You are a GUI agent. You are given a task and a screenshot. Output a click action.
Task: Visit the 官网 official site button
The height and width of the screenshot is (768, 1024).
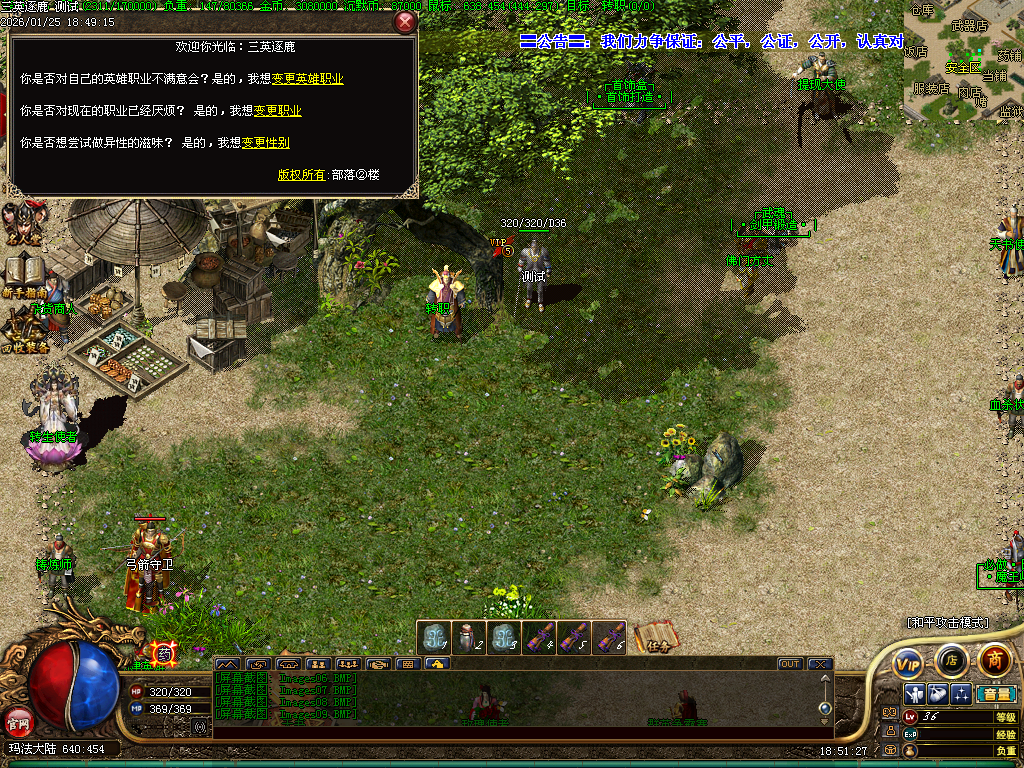pyautogui.click(x=18, y=721)
